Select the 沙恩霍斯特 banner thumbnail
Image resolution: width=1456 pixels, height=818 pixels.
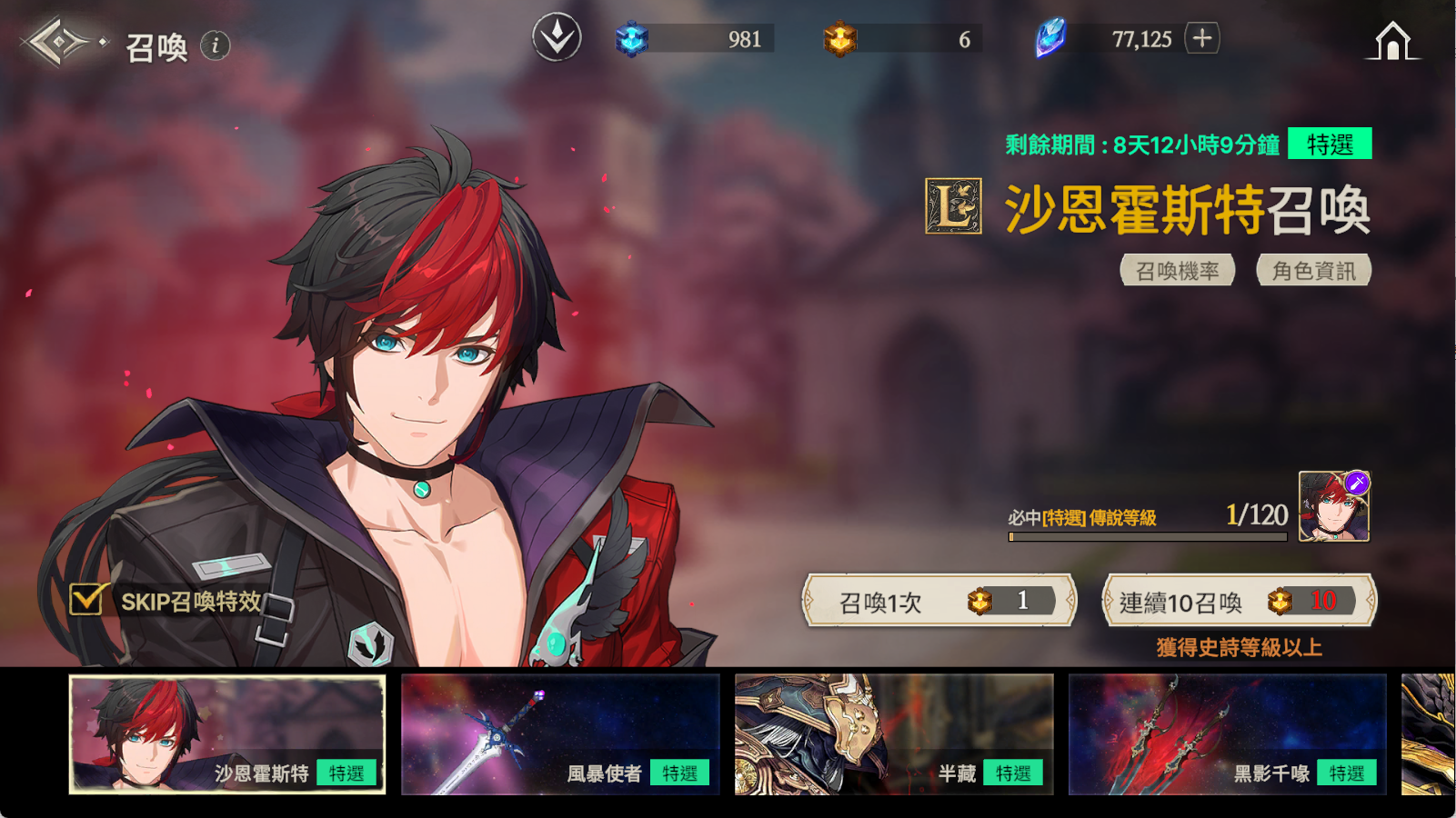coord(227,734)
